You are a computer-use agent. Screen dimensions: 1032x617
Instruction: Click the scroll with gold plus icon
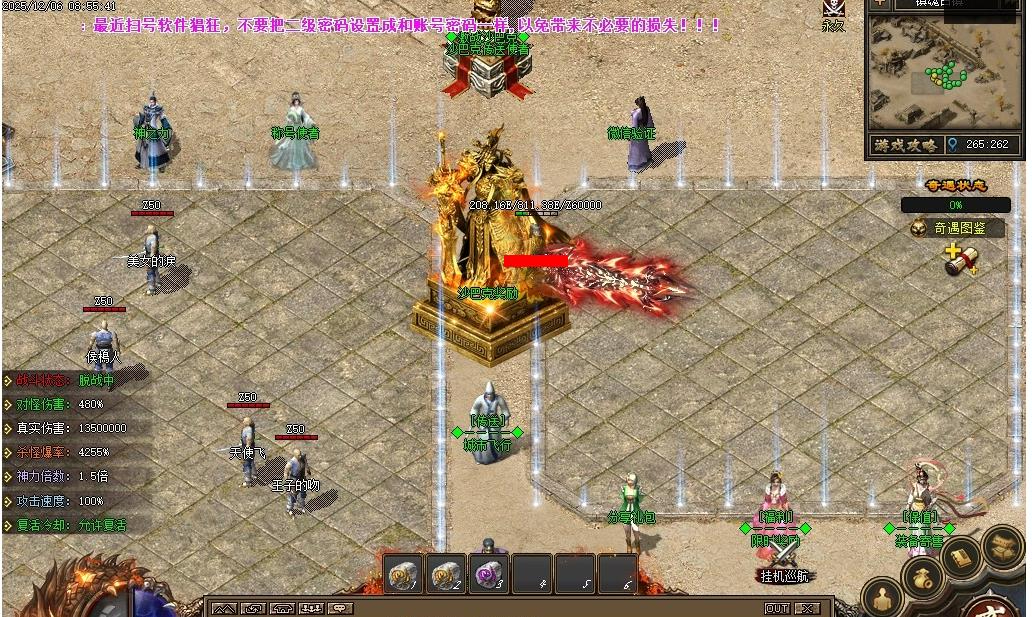pos(960,259)
